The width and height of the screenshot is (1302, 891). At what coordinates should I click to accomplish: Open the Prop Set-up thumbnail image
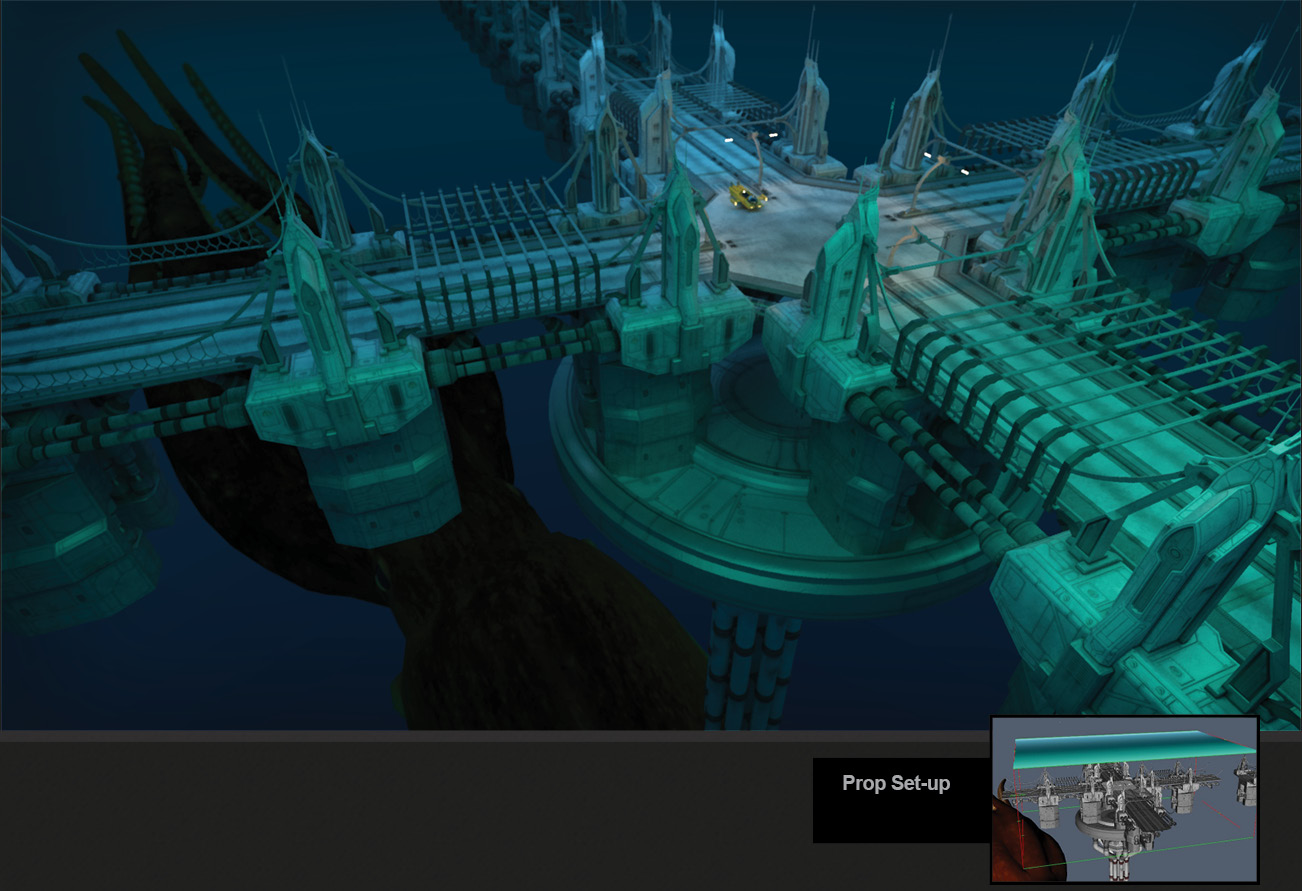point(1124,799)
